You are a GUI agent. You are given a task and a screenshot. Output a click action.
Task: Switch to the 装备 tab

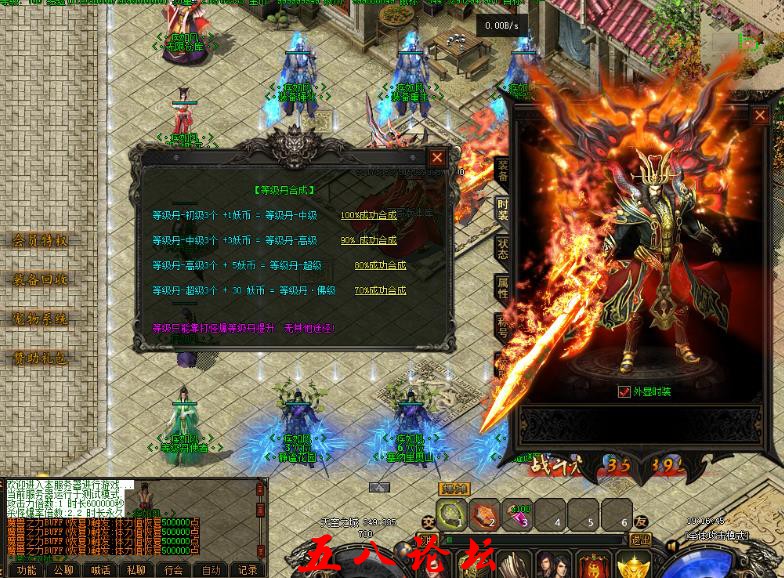pos(502,169)
